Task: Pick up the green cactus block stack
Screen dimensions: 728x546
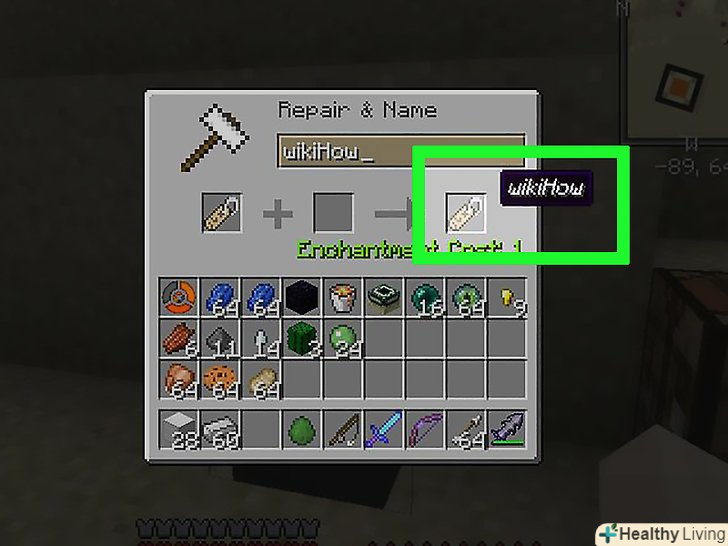Action: click(302, 340)
